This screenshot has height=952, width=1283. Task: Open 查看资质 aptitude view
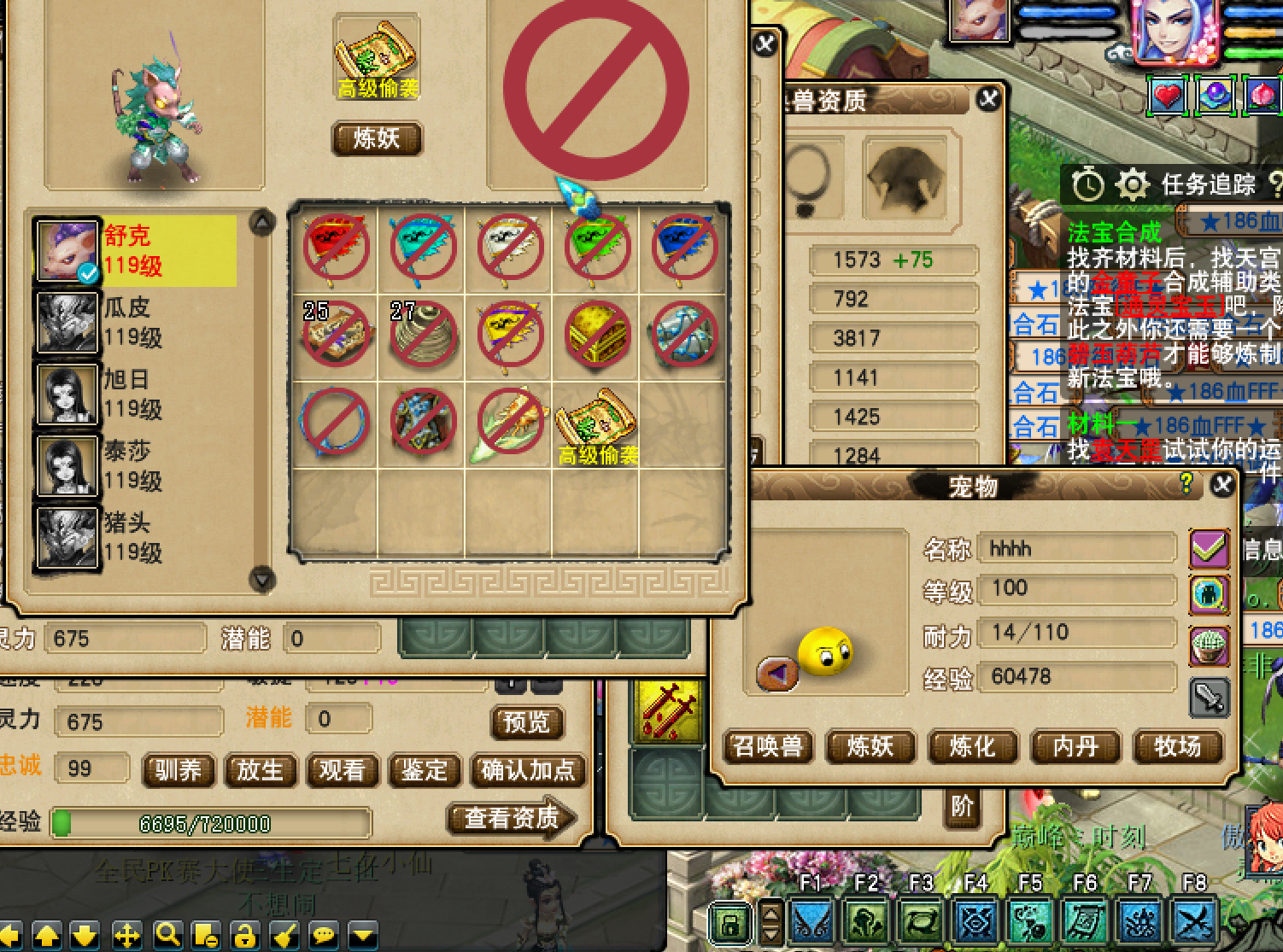pos(512,819)
